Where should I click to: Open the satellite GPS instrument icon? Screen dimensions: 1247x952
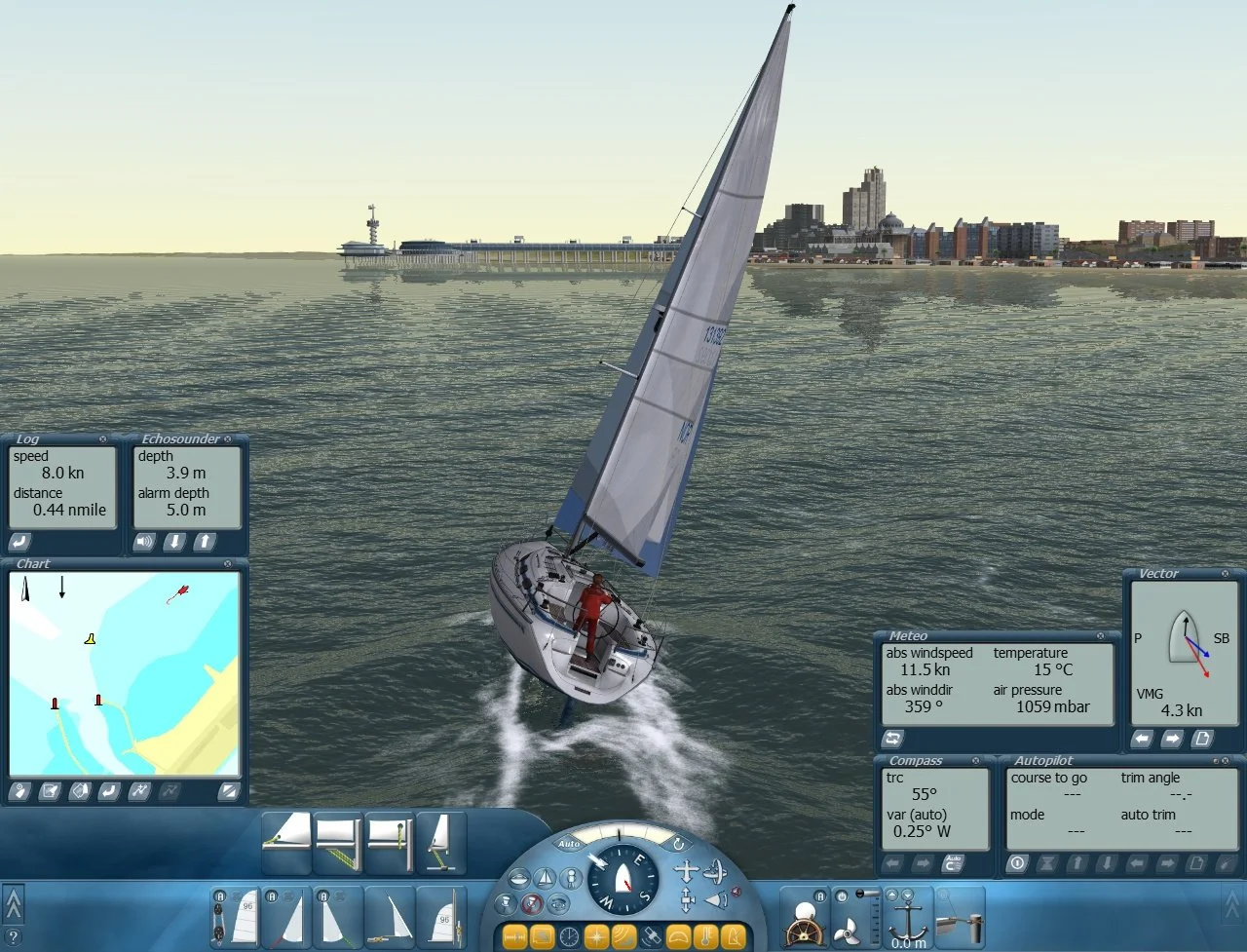tap(651, 935)
